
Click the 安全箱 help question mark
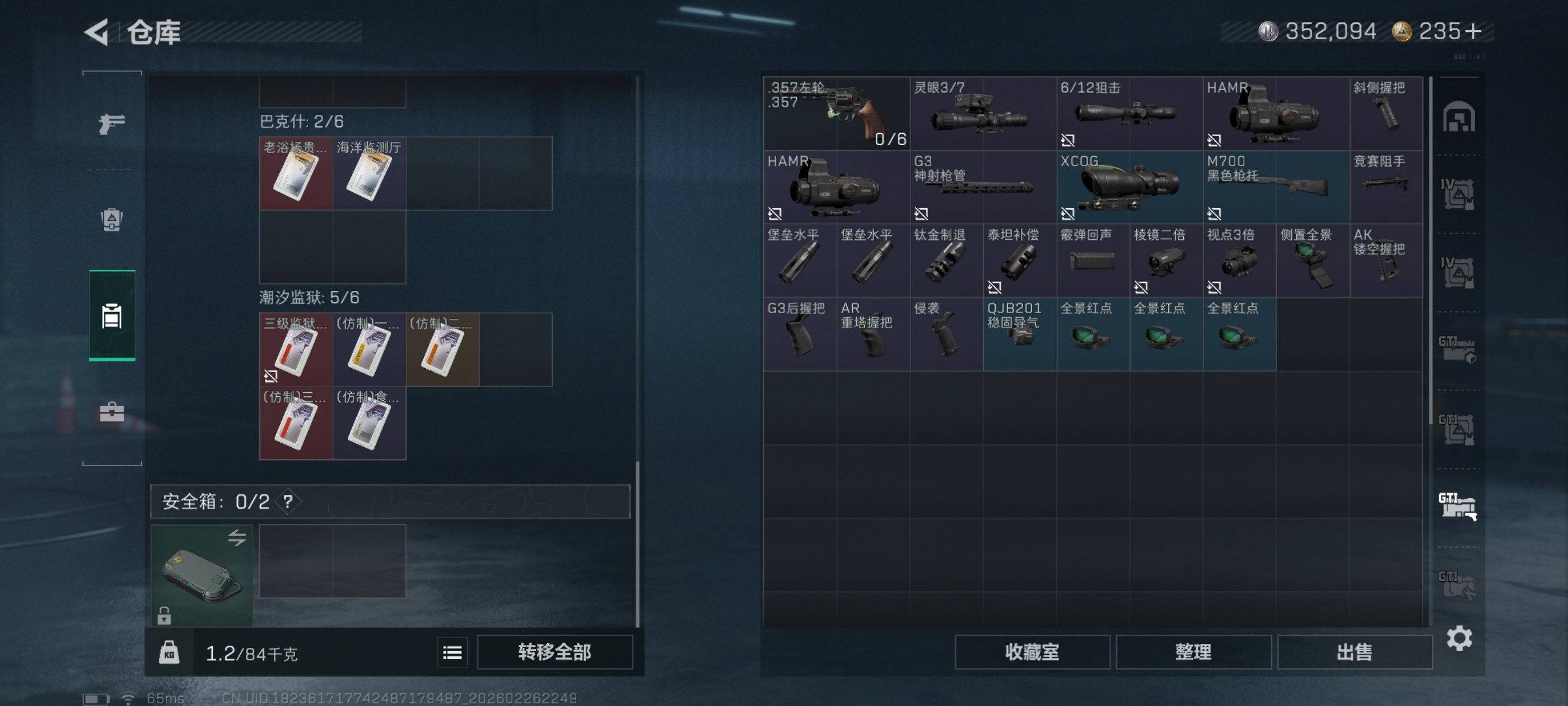pyautogui.click(x=288, y=502)
